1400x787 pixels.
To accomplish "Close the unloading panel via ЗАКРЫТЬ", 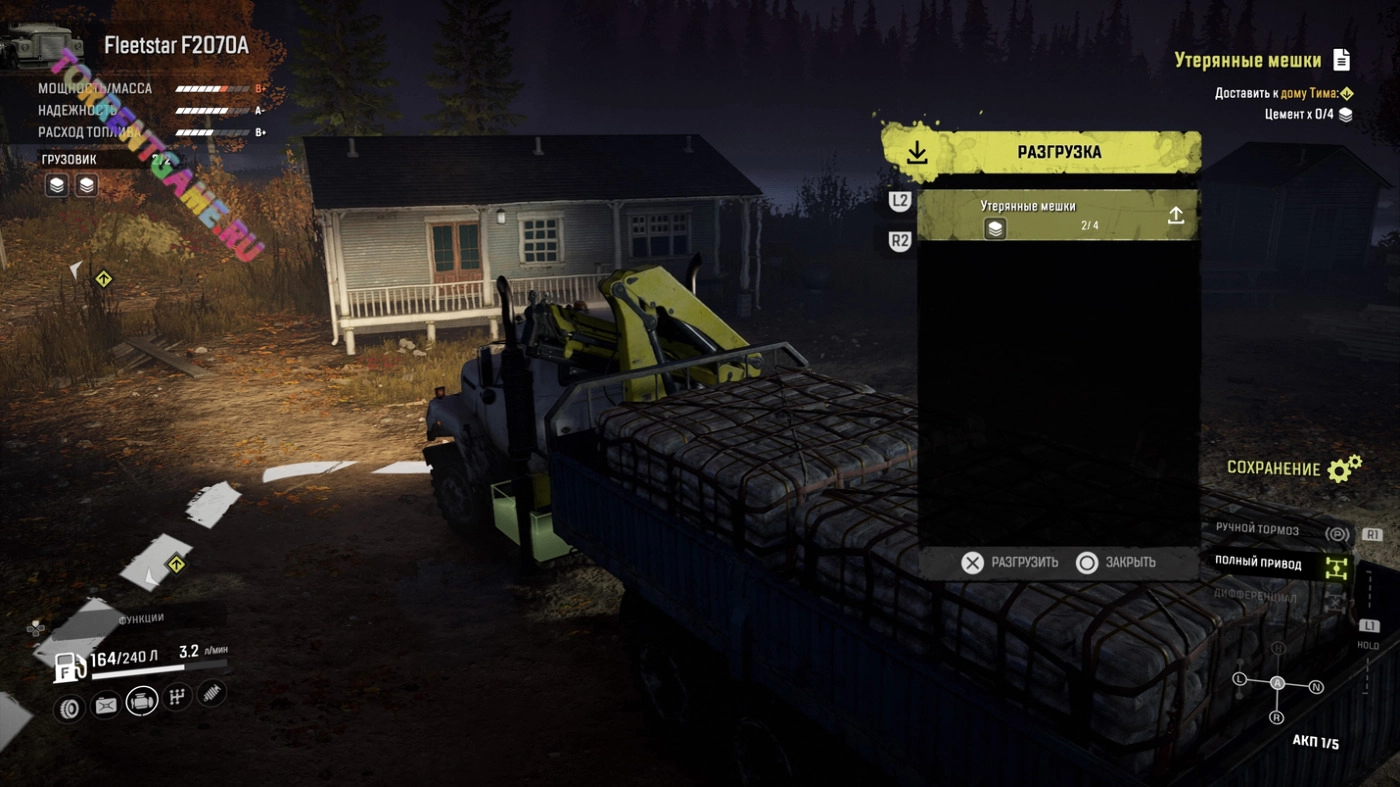I will tap(1116, 562).
